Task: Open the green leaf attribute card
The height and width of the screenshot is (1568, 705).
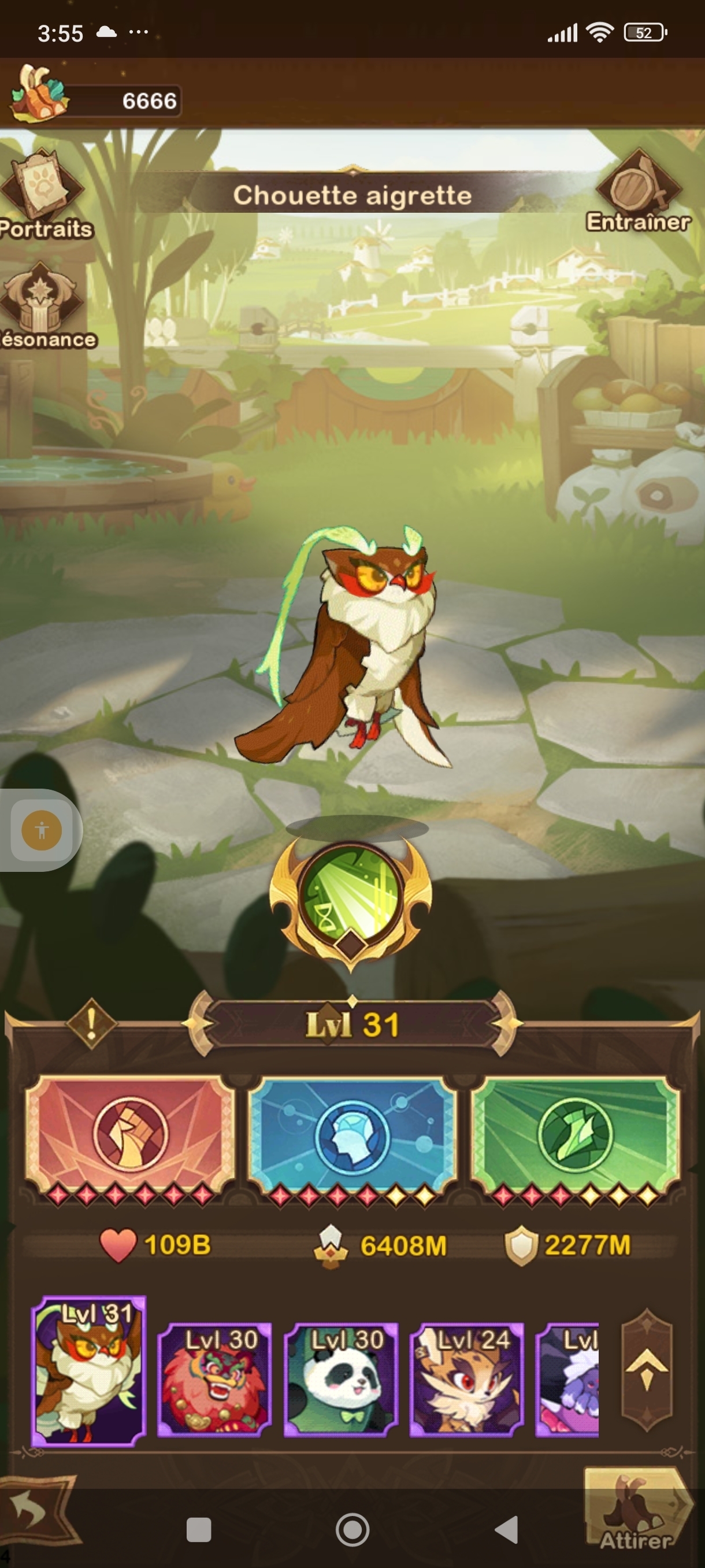Action: [576, 1135]
